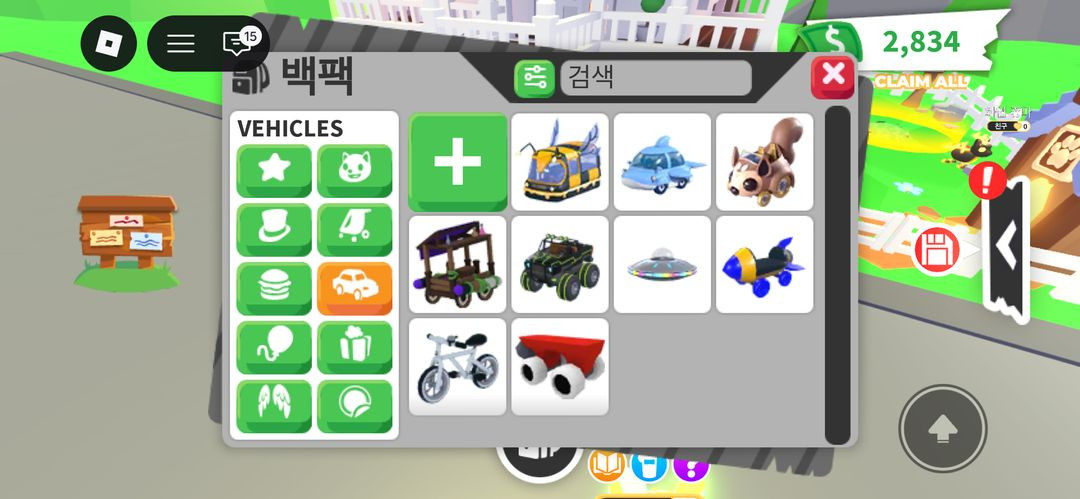Pick the white bicycle
This screenshot has width=1080, height=499.
click(x=458, y=366)
